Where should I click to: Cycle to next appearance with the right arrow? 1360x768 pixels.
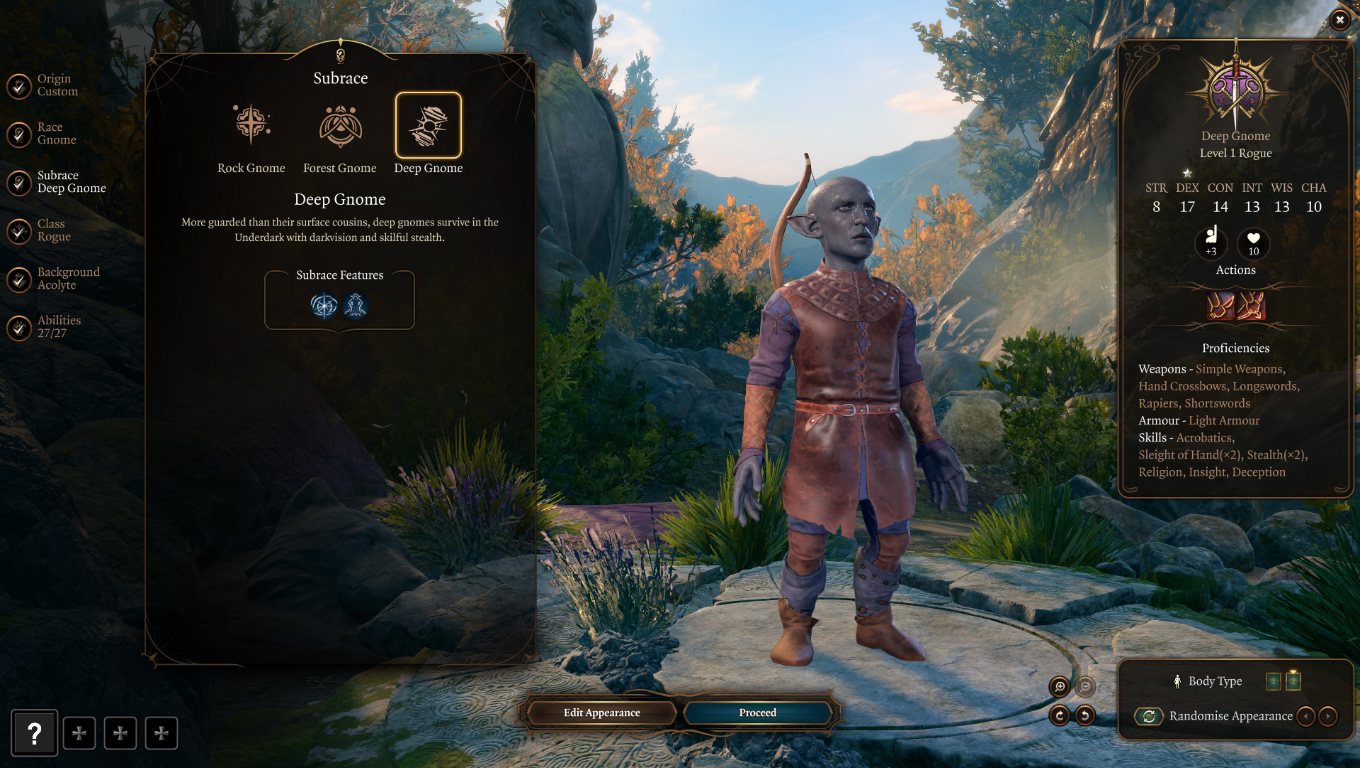click(1328, 716)
